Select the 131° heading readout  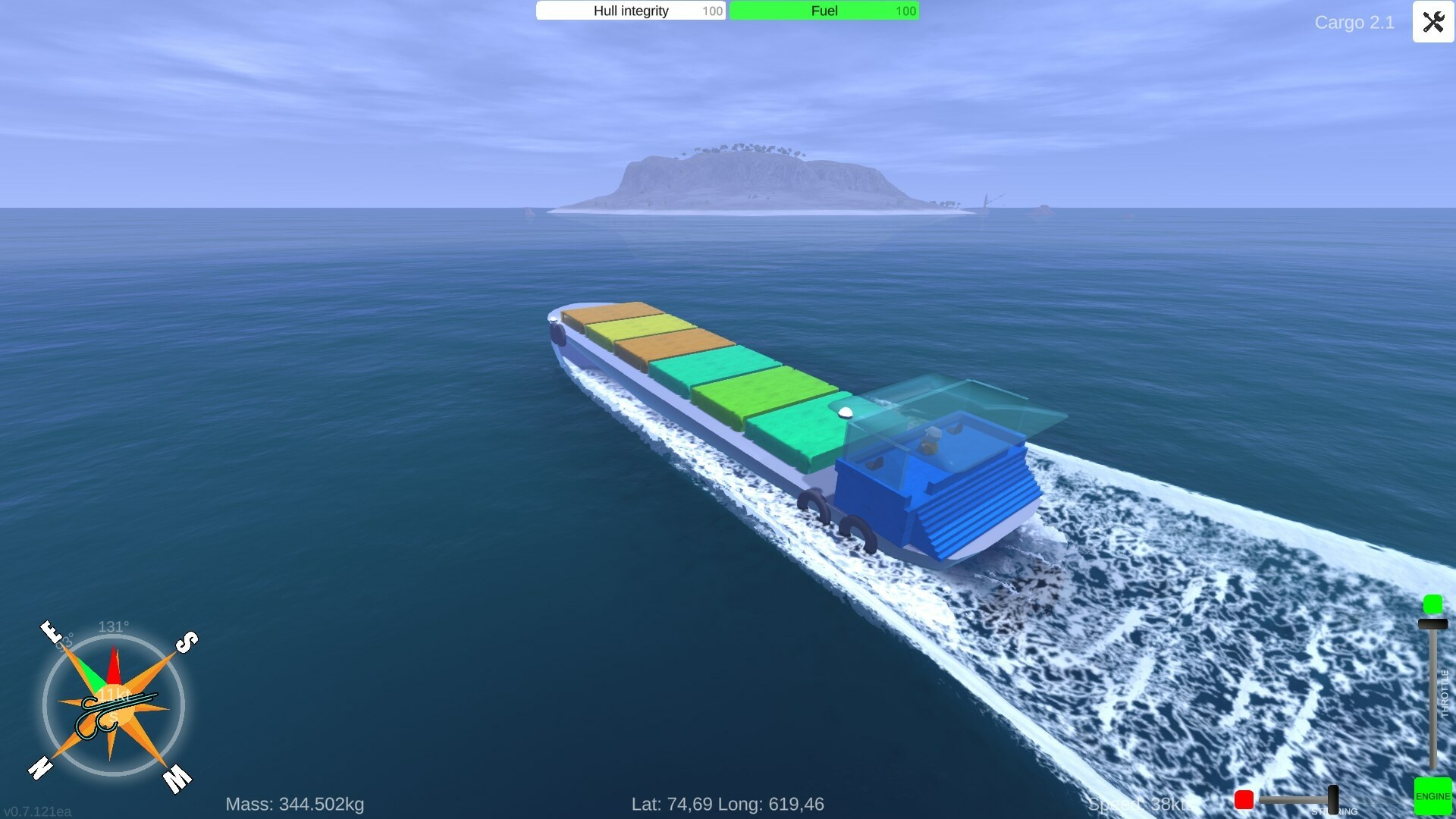[x=112, y=627]
